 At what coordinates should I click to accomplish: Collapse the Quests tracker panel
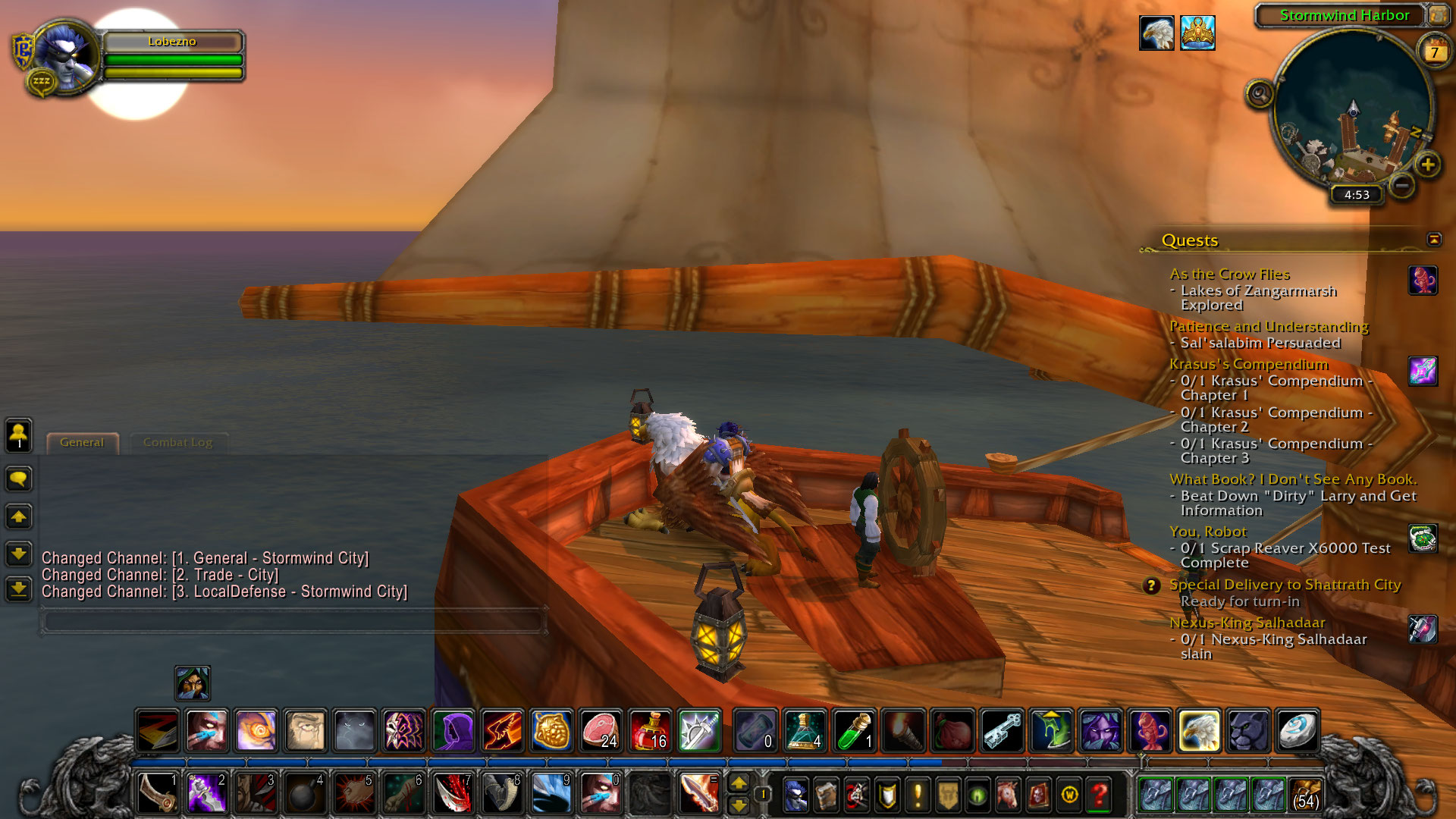(x=1433, y=240)
